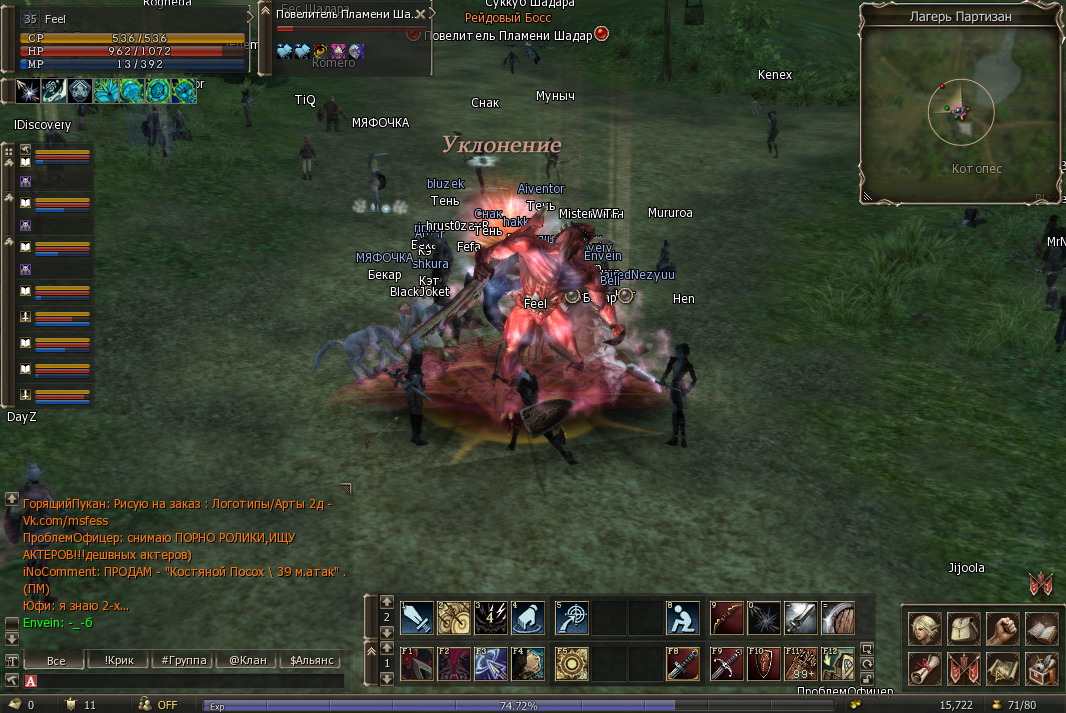Close the Повелитель Пламени target window
Viewport: 1066px width, 713px height.
421,14
